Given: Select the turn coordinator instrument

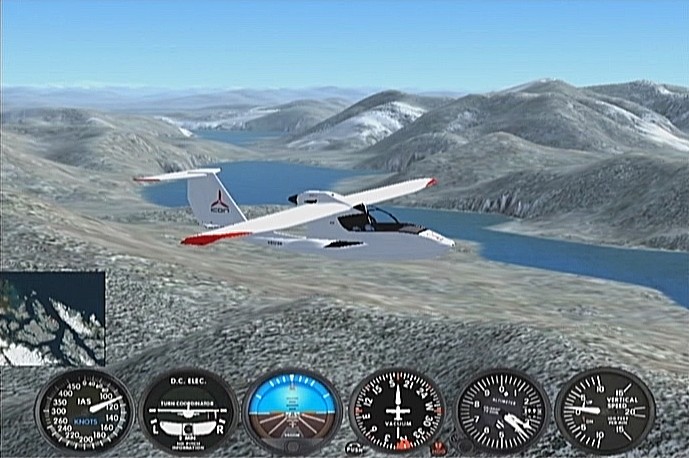Looking at the screenshot, I should tap(188, 411).
